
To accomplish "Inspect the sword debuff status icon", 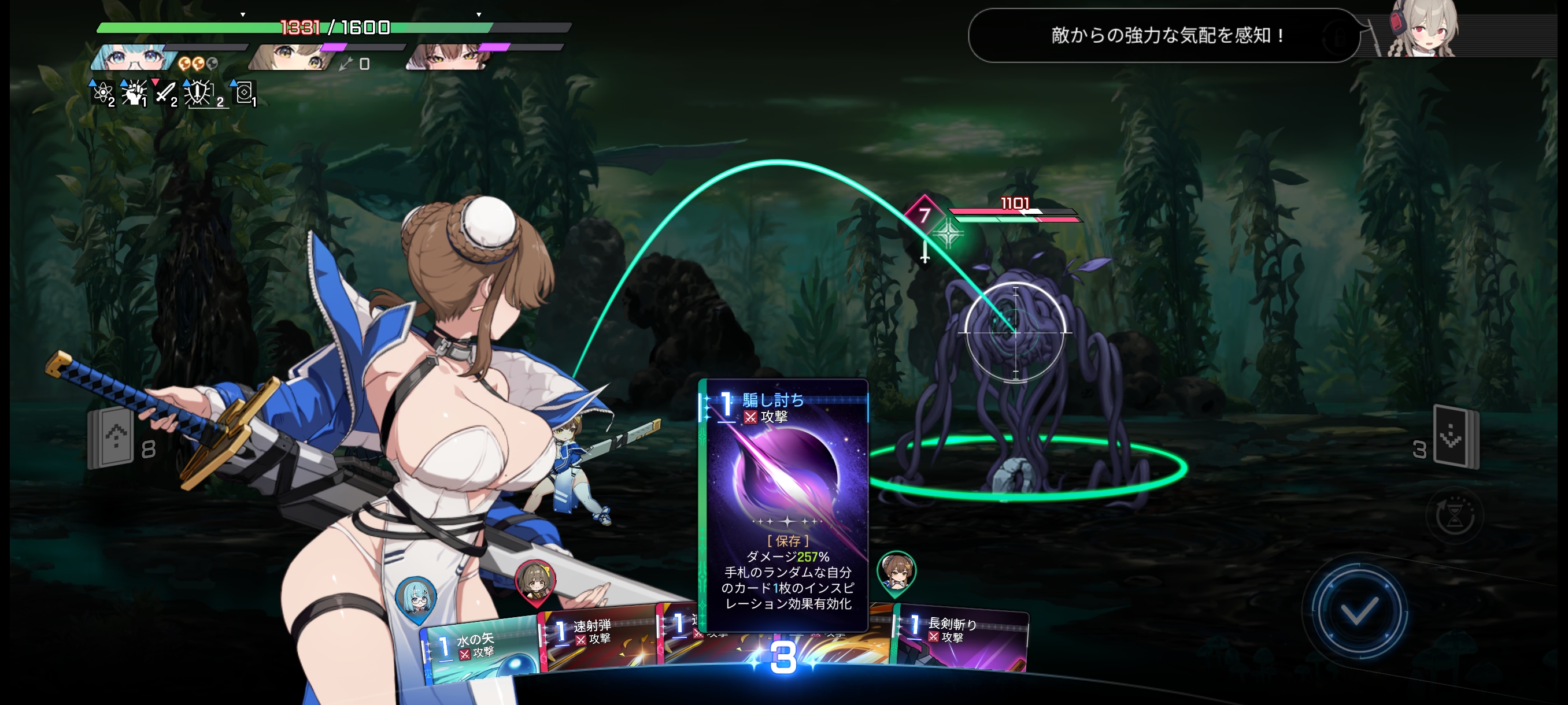I will pos(165,93).
